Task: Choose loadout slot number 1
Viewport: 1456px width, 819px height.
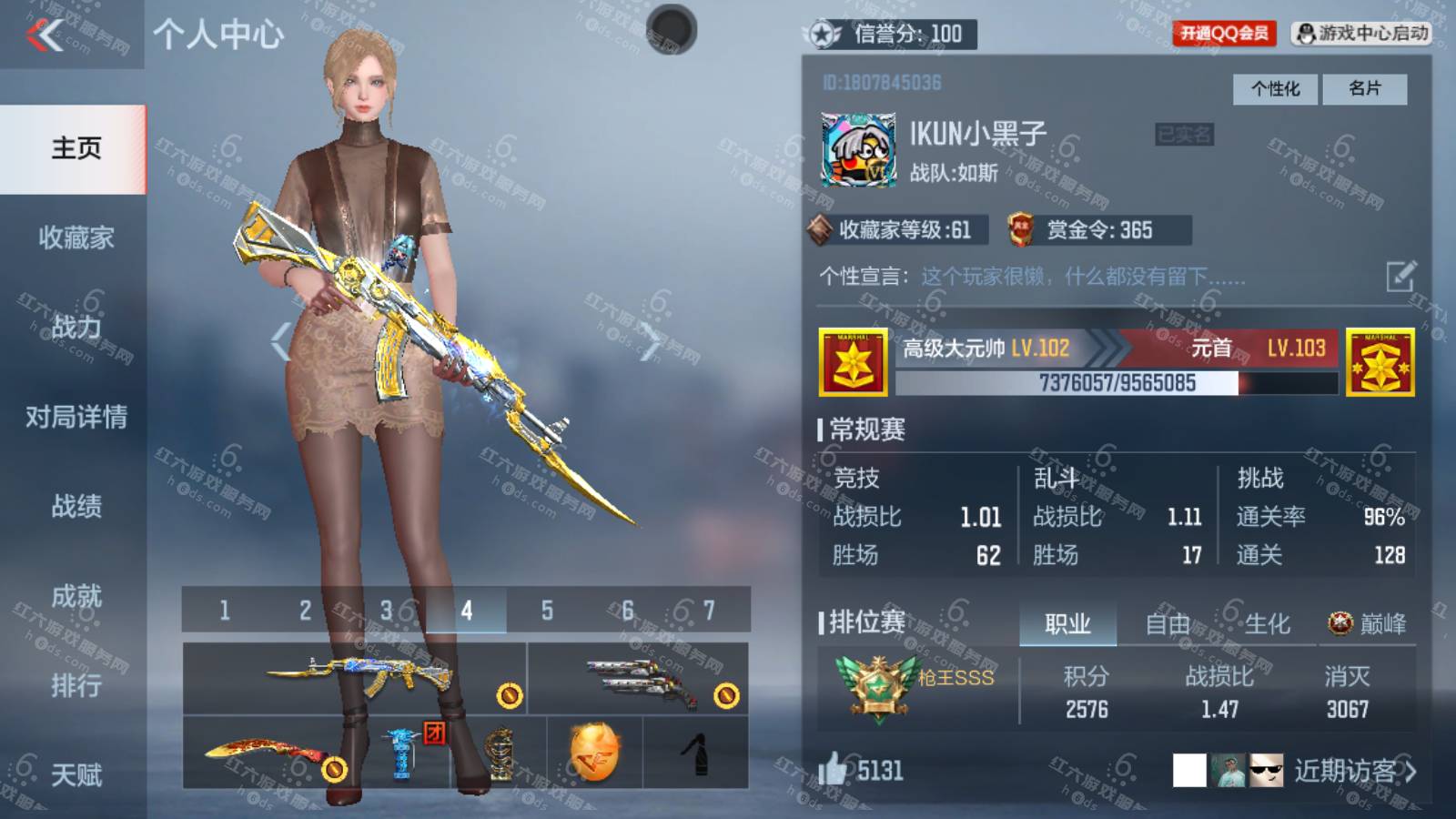Action: (x=224, y=611)
